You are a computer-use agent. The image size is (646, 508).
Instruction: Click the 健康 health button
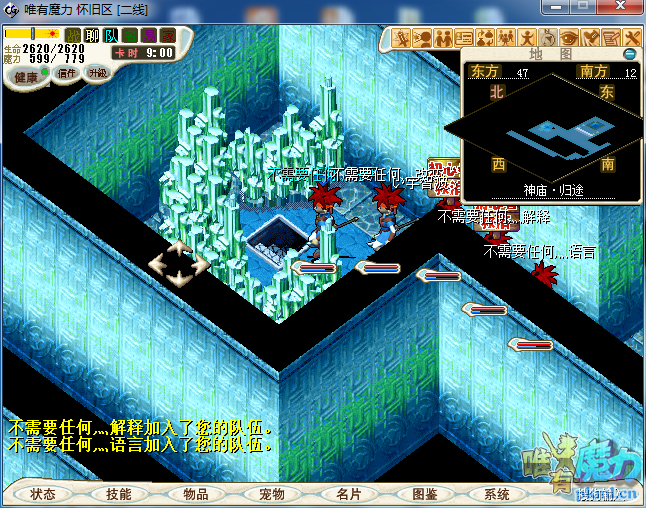(26, 77)
